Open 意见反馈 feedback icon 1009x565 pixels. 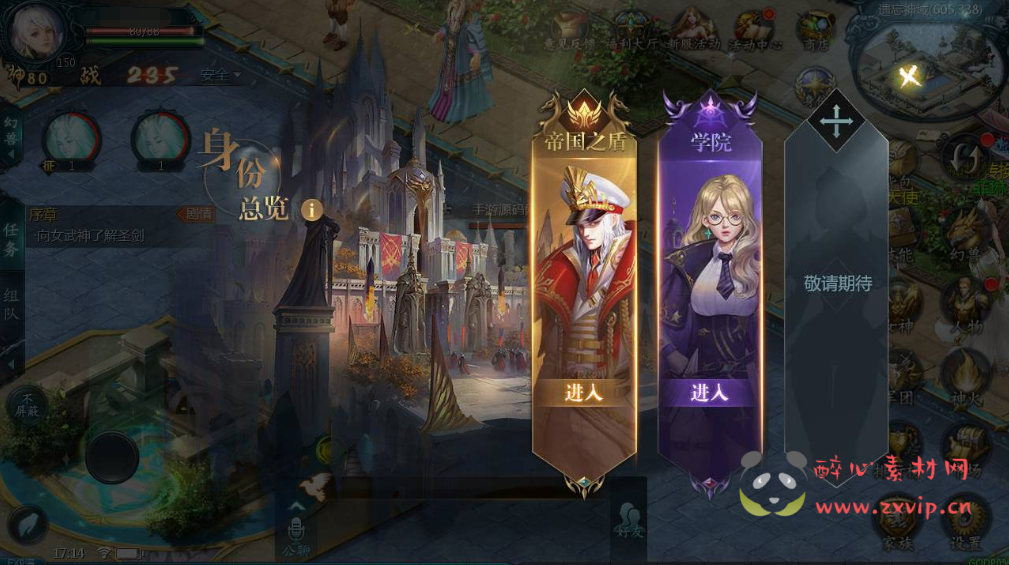(x=574, y=31)
